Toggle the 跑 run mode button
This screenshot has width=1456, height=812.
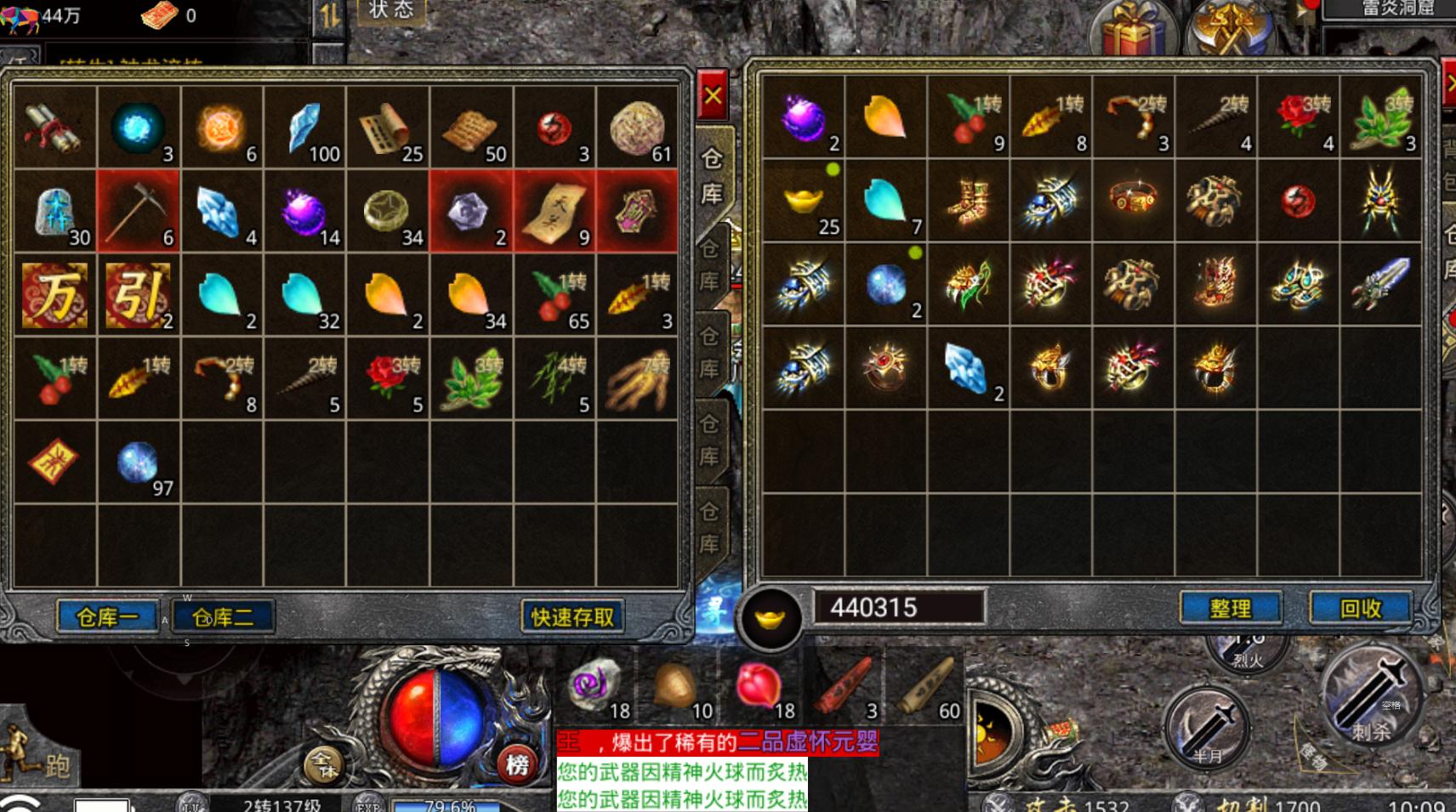click(x=43, y=761)
